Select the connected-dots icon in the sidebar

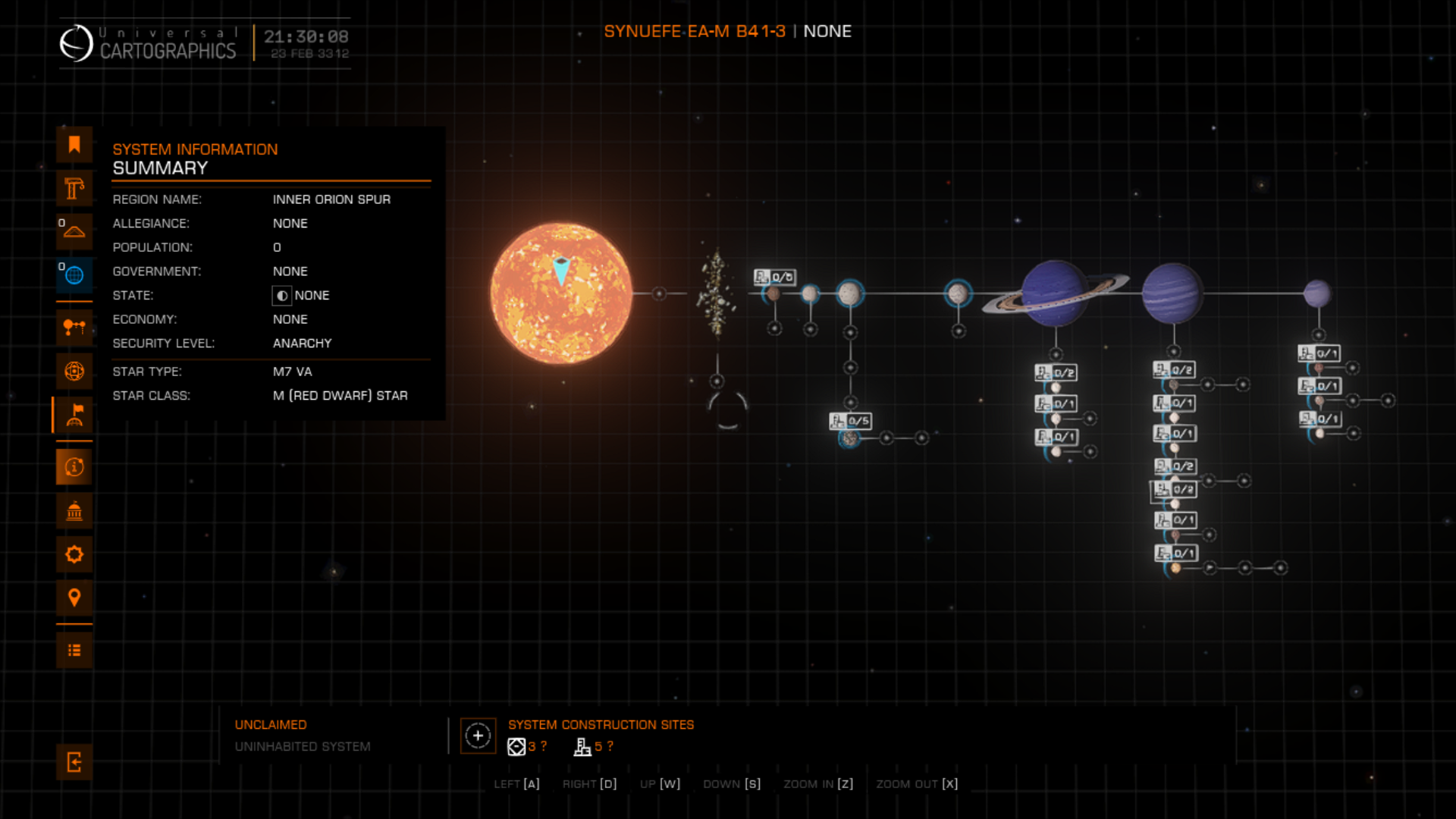tap(74, 328)
